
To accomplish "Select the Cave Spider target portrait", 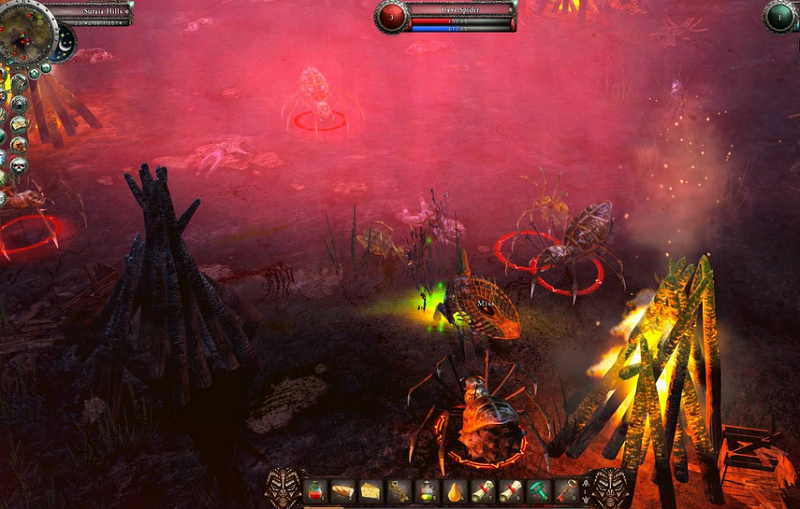I will tap(392, 17).
